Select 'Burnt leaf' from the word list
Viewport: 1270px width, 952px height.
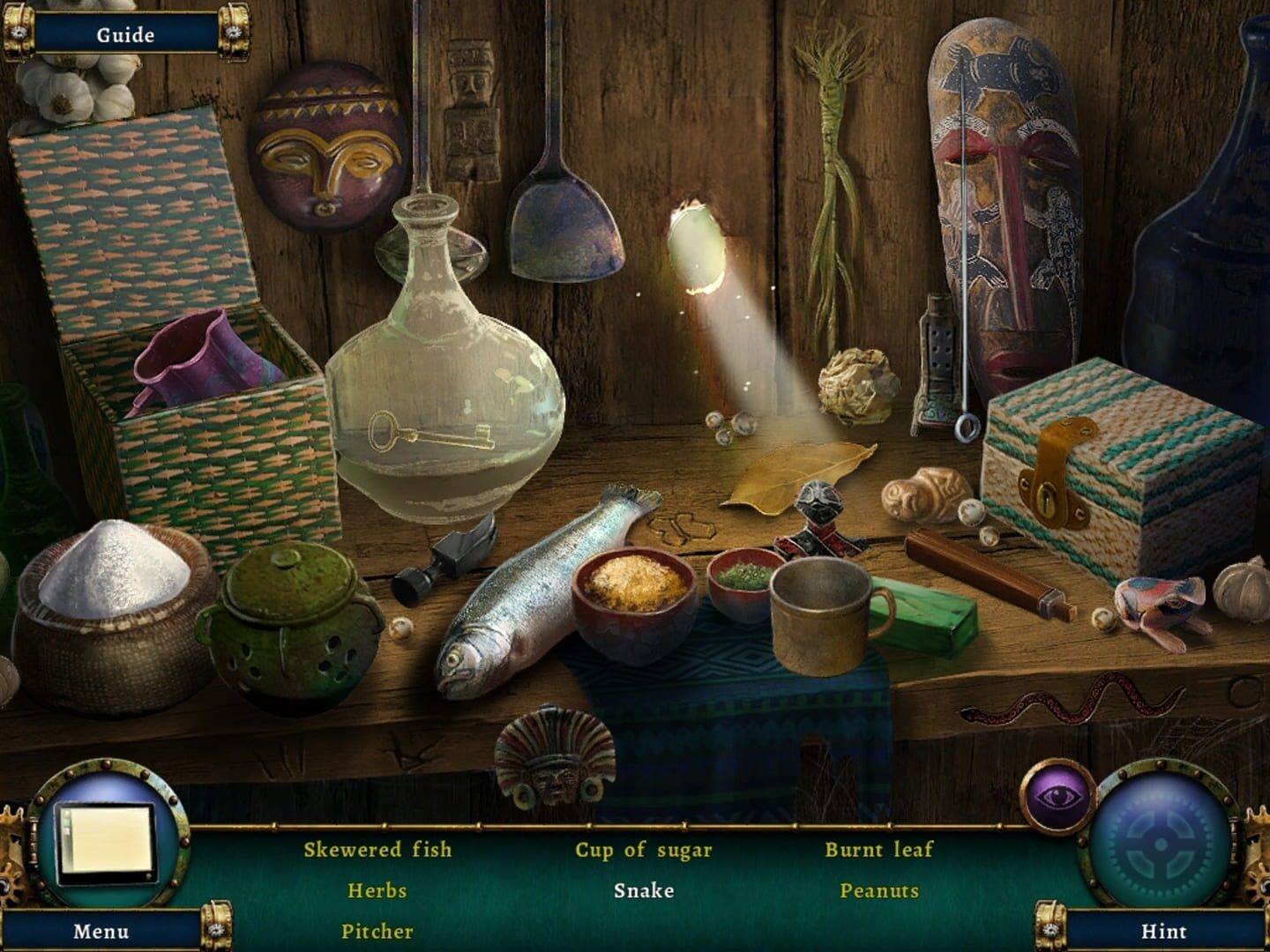pos(879,851)
